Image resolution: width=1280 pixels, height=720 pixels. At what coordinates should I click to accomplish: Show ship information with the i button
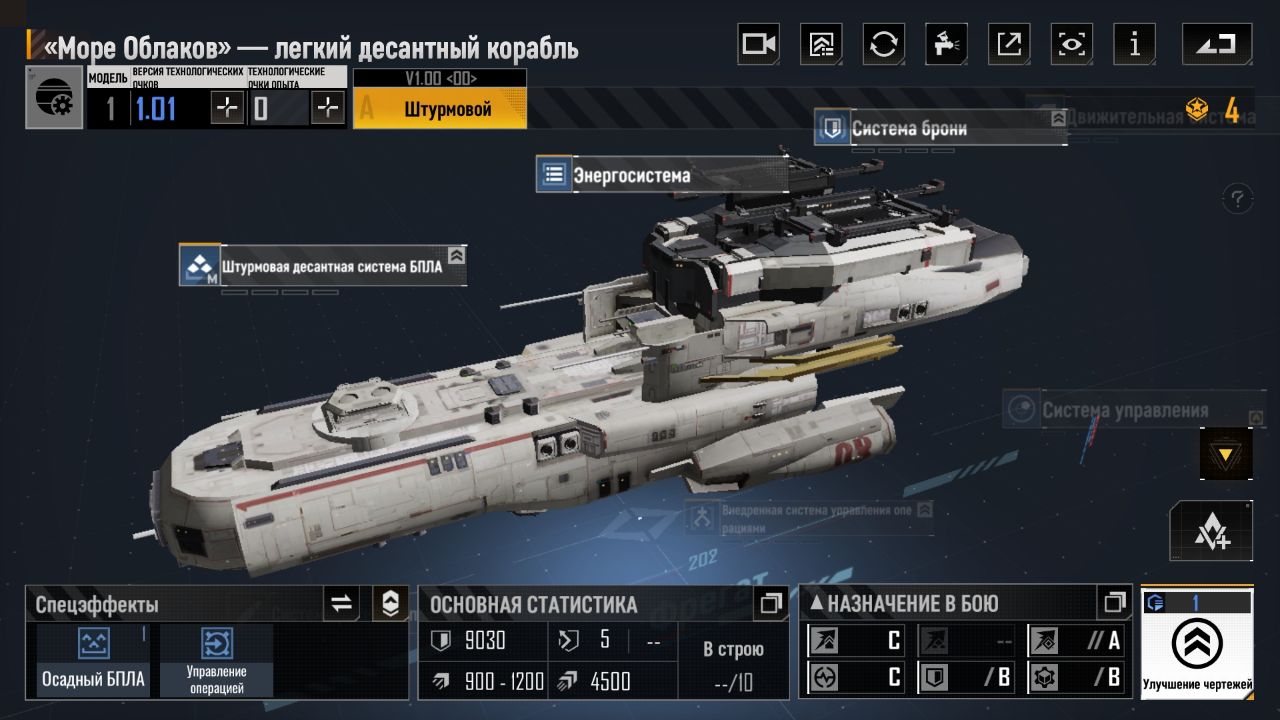click(x=1134, y=44)
